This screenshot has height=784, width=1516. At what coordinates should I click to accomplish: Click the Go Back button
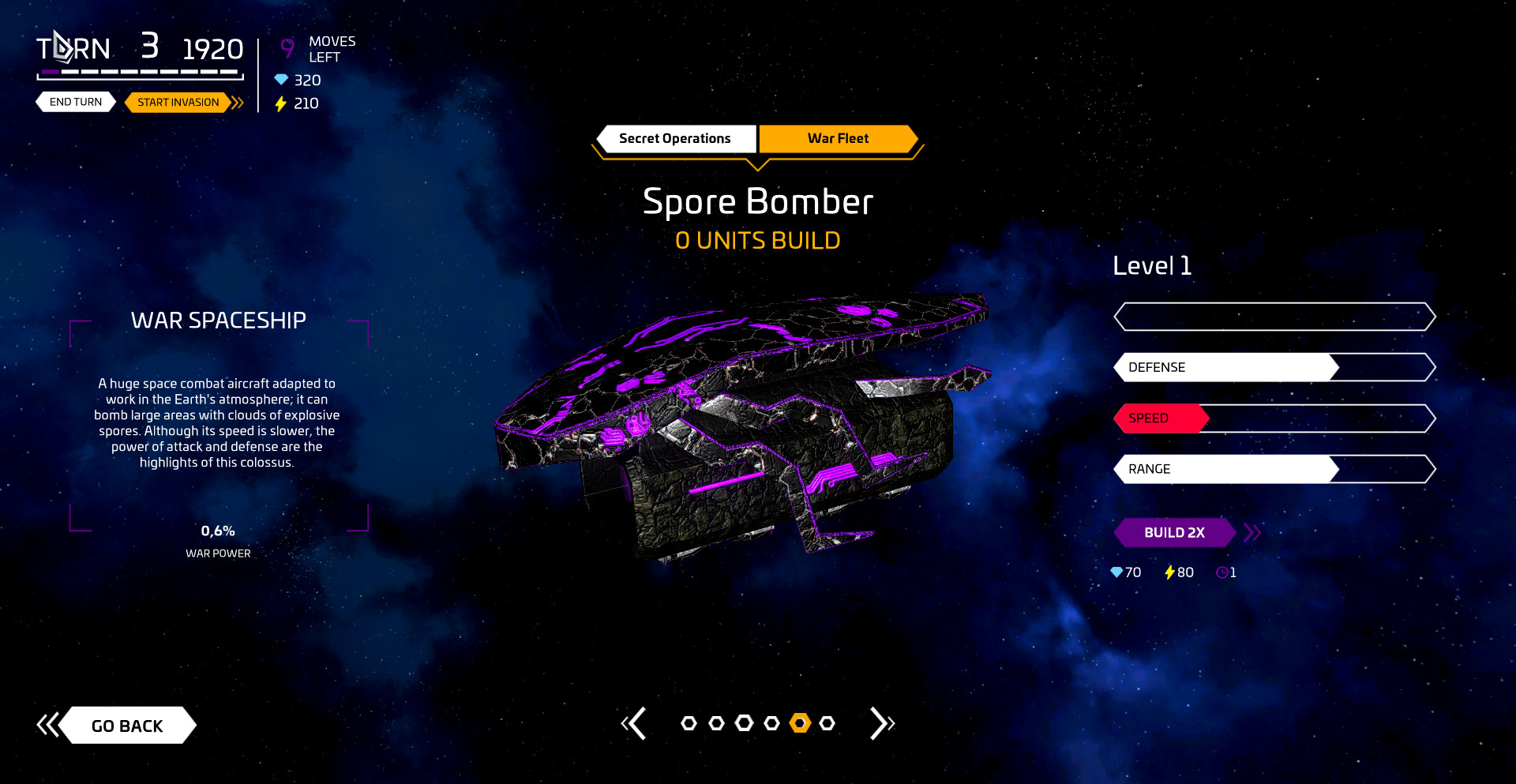click(x=127, y=725)
